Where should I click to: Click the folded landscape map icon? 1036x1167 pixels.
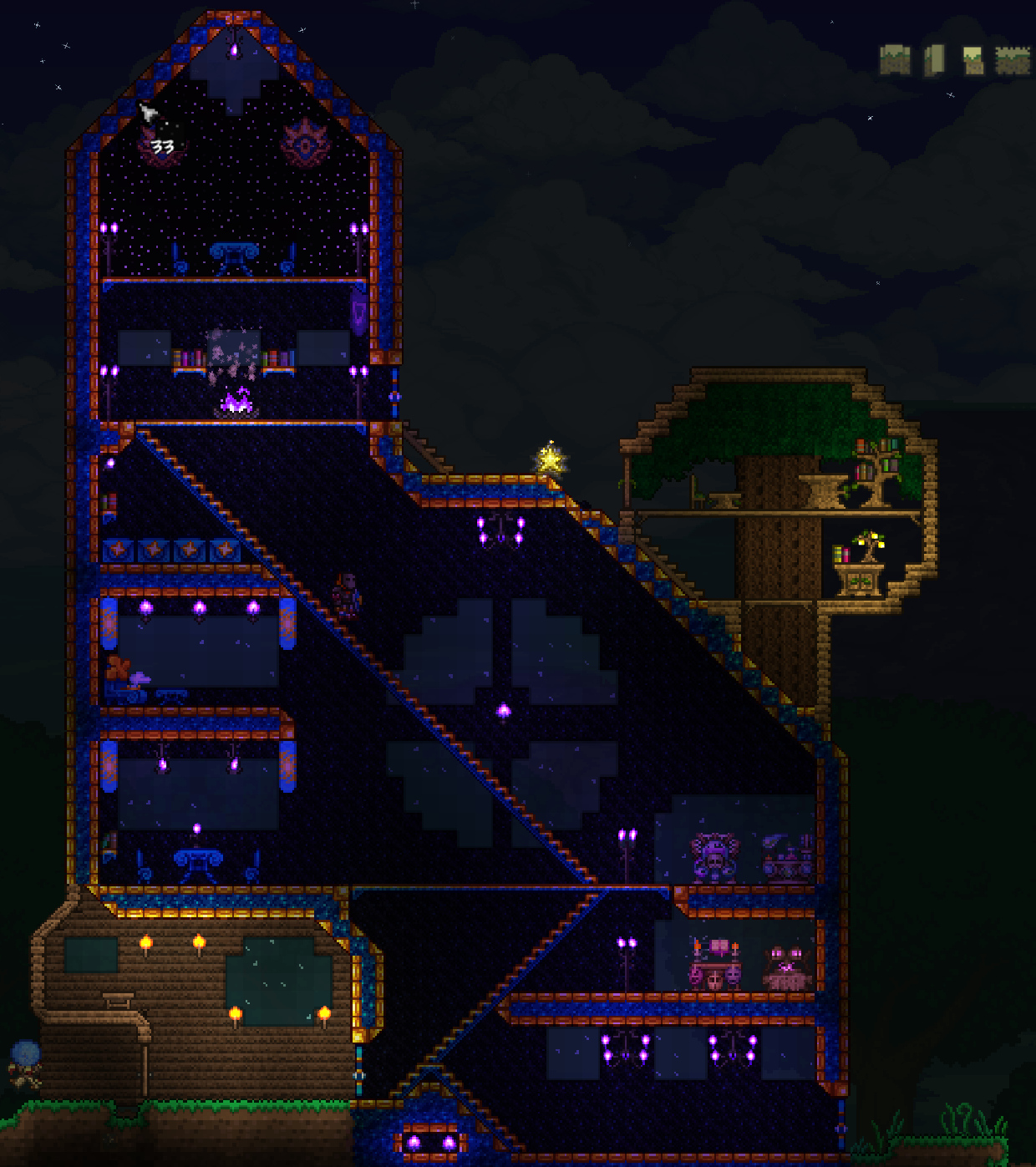[895, 59]
